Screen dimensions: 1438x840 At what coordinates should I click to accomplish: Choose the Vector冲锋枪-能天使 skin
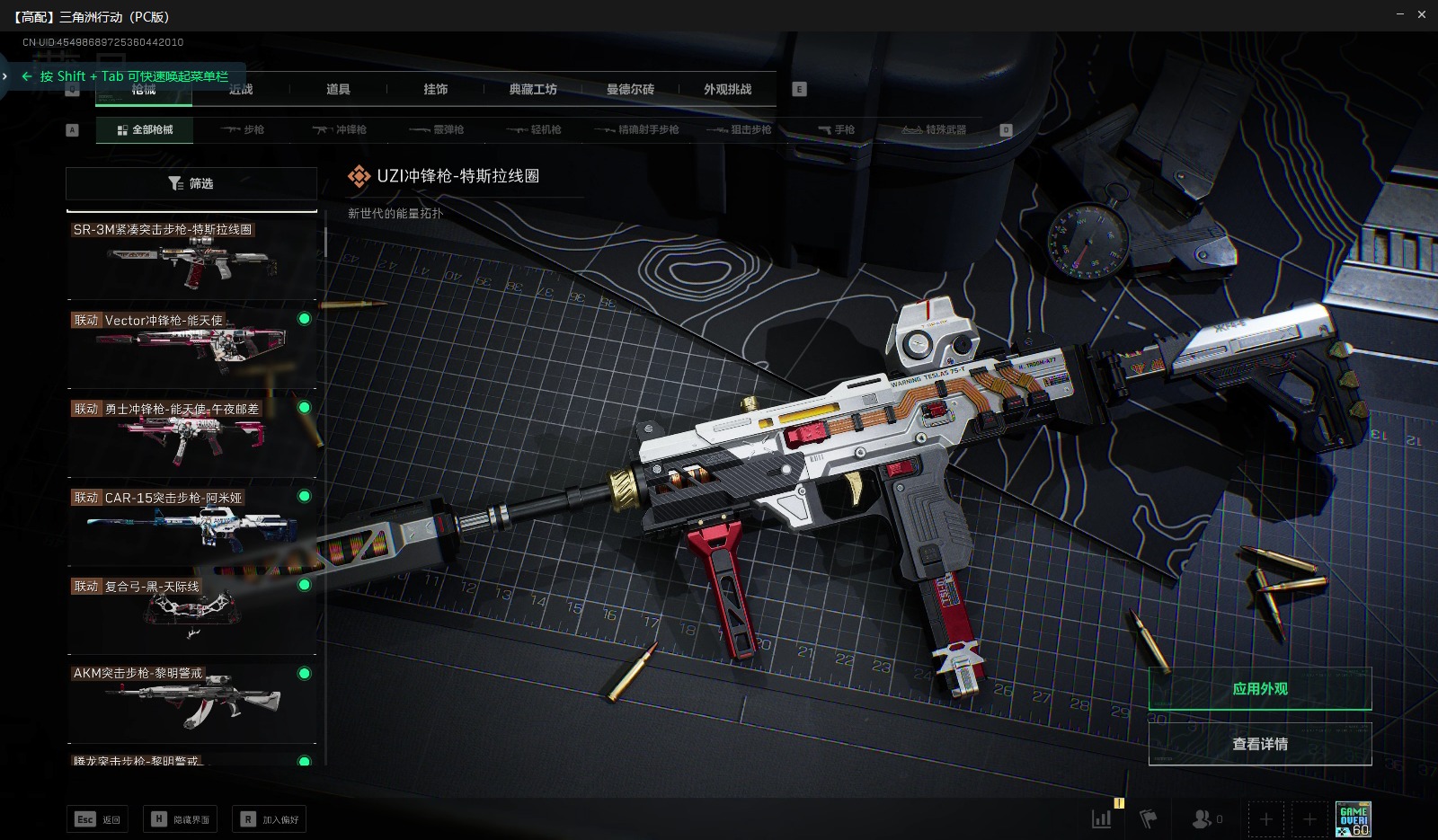192,346
